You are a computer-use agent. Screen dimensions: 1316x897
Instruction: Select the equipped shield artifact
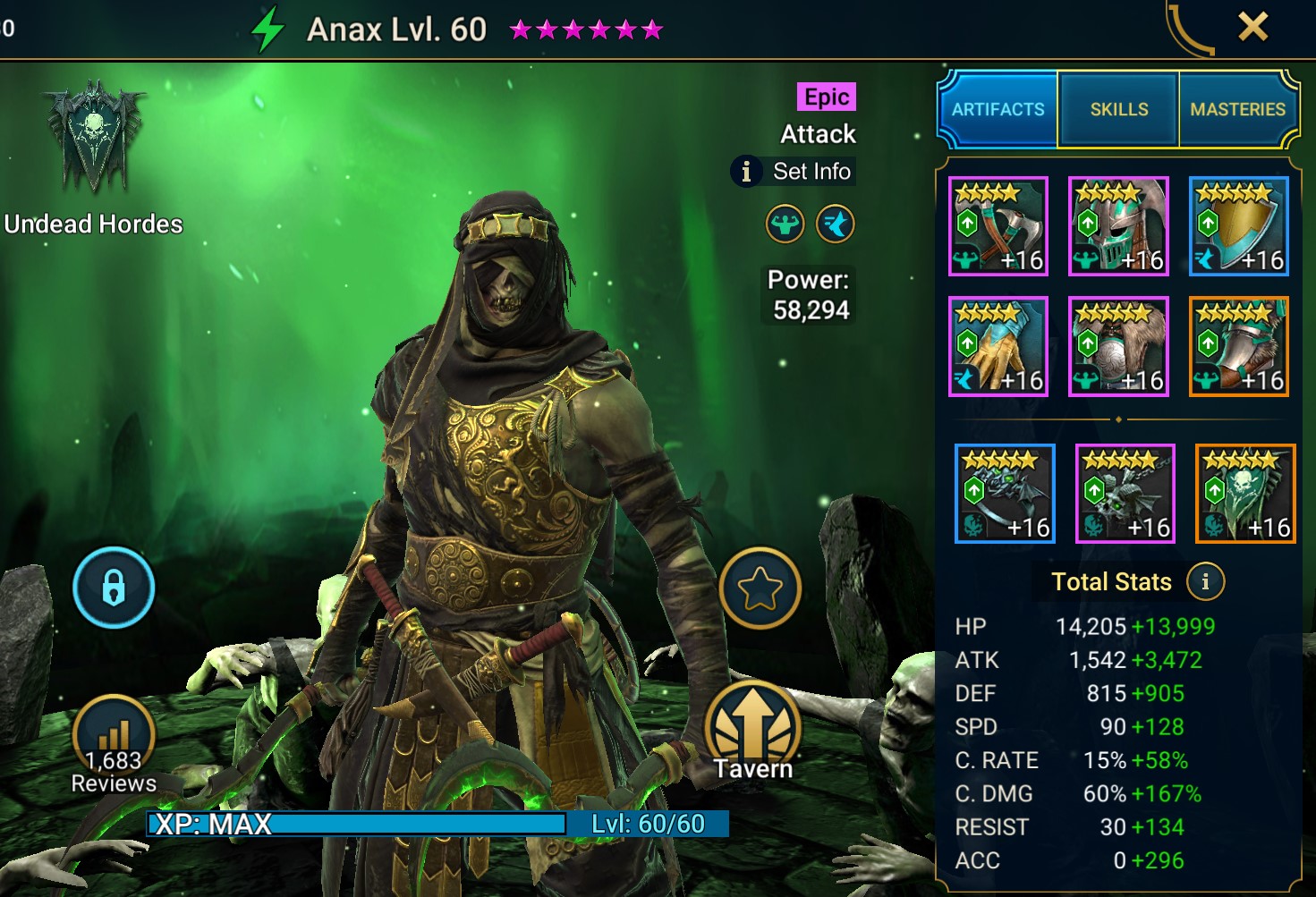(x=1239, y=226)
